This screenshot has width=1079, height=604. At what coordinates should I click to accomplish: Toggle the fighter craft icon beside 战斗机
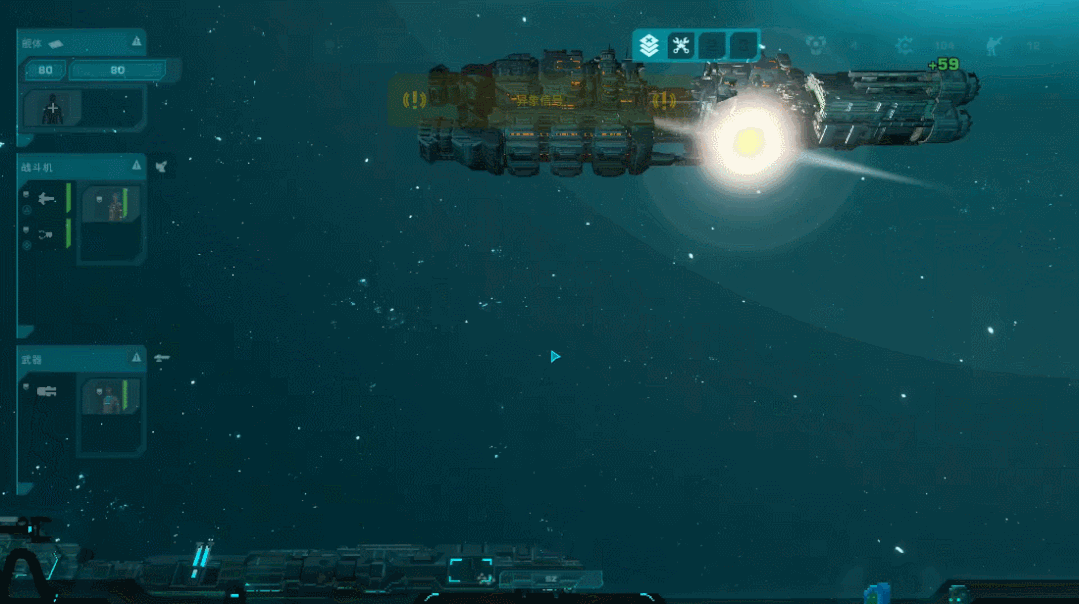162,167
